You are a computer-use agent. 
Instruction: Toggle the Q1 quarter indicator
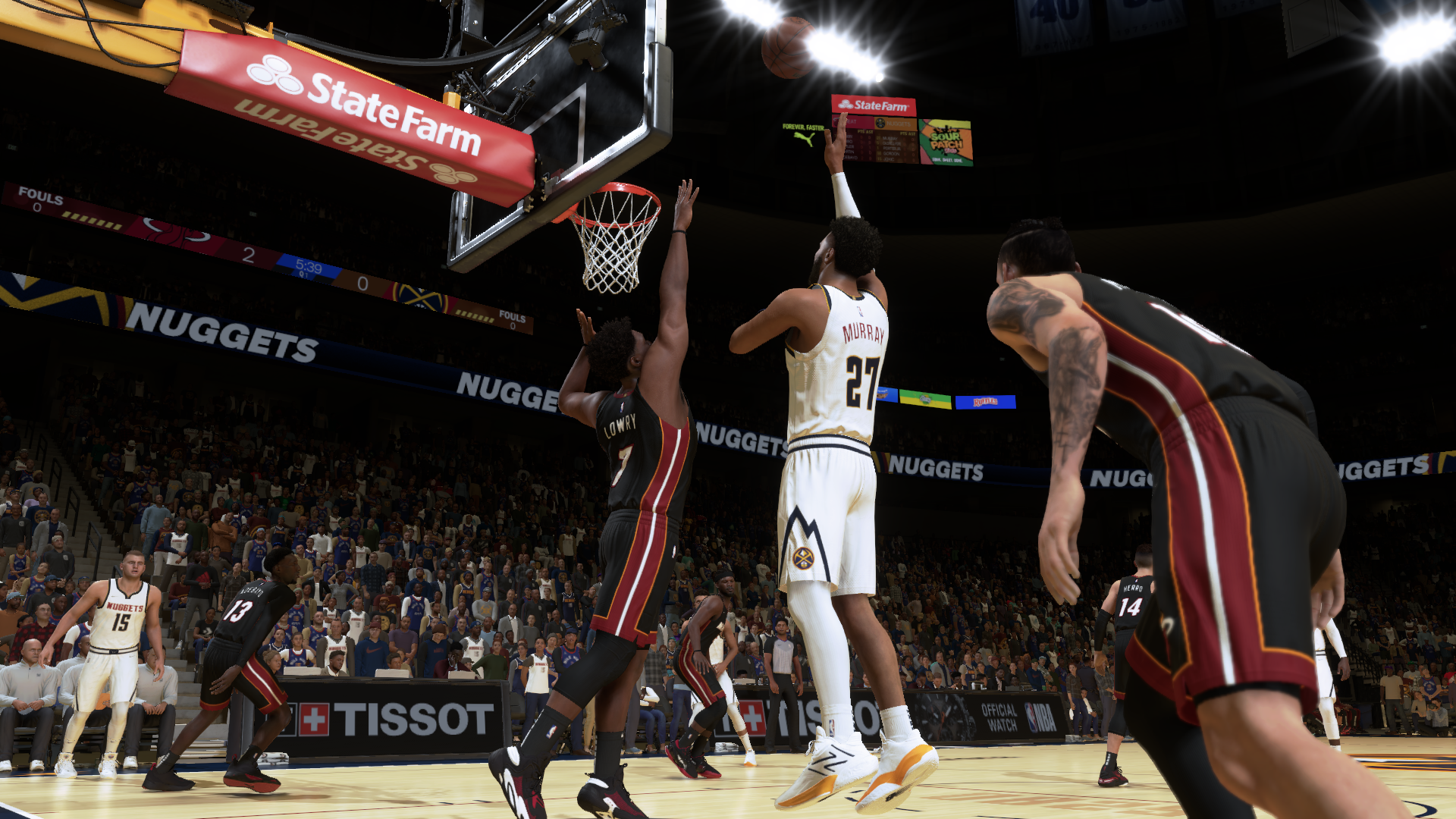pyautogui.click(x=303, y=275)
